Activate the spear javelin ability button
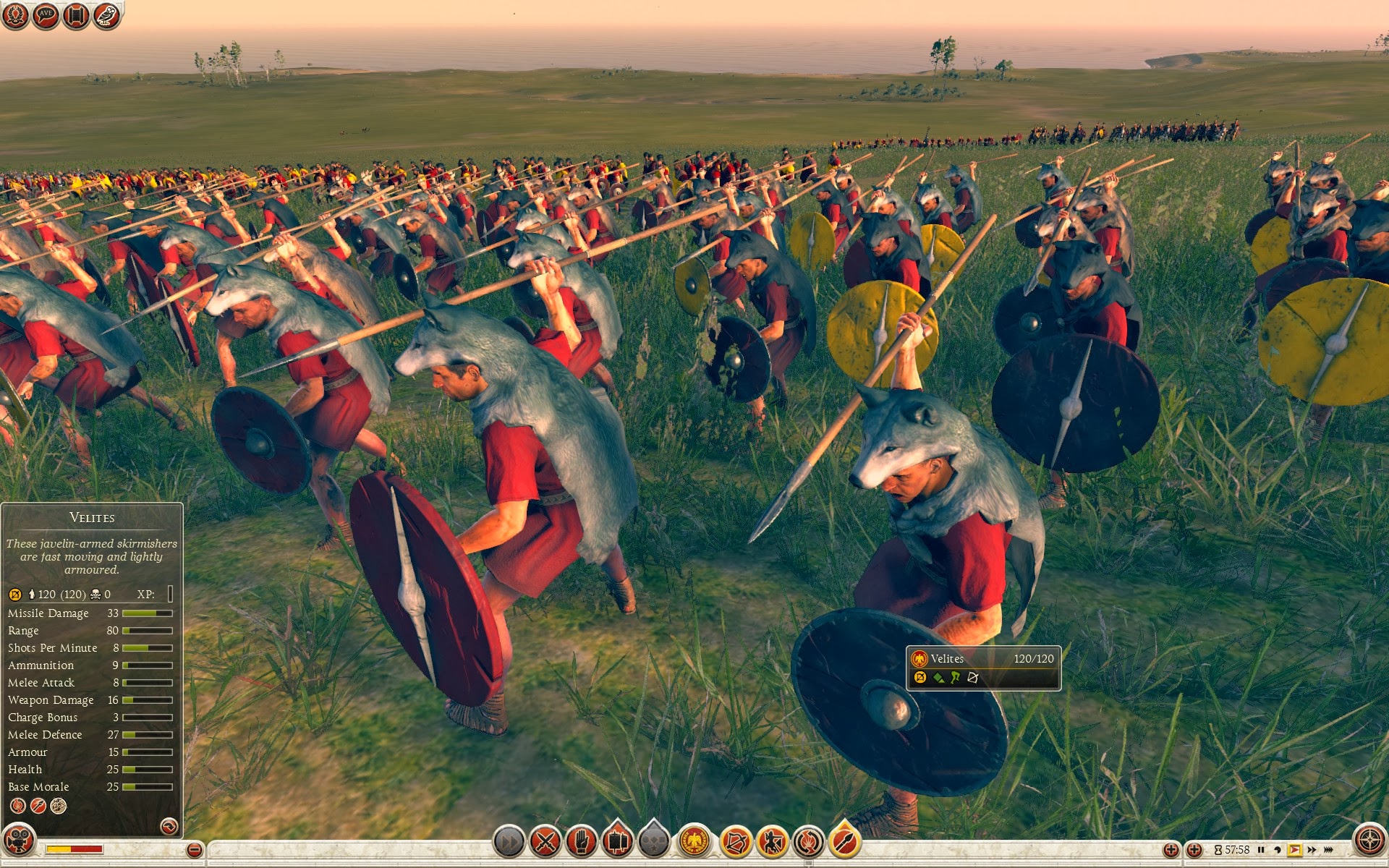1389x868 pixels. click(x=844, y=841)
